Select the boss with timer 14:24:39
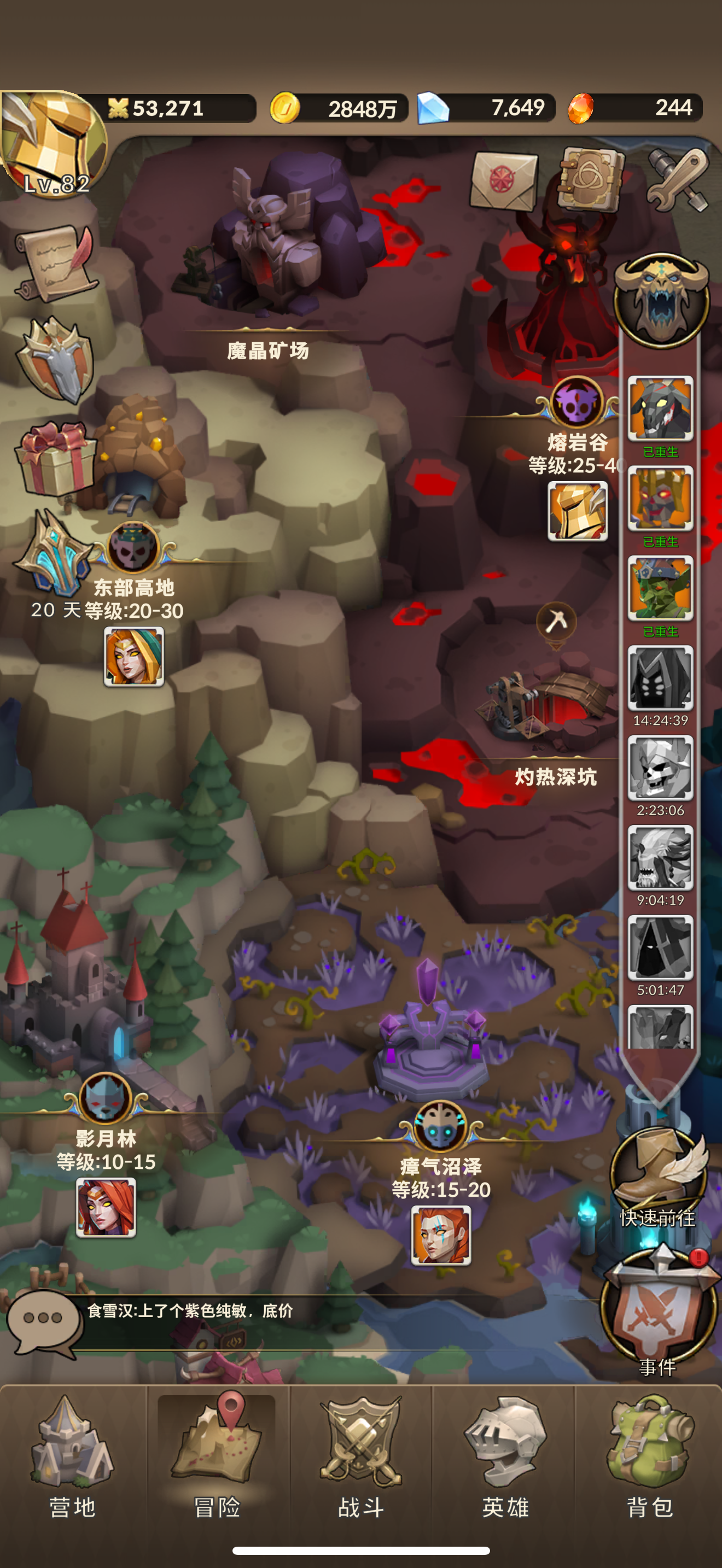This screenshot has width=722, height=1568. pos(660,678)
